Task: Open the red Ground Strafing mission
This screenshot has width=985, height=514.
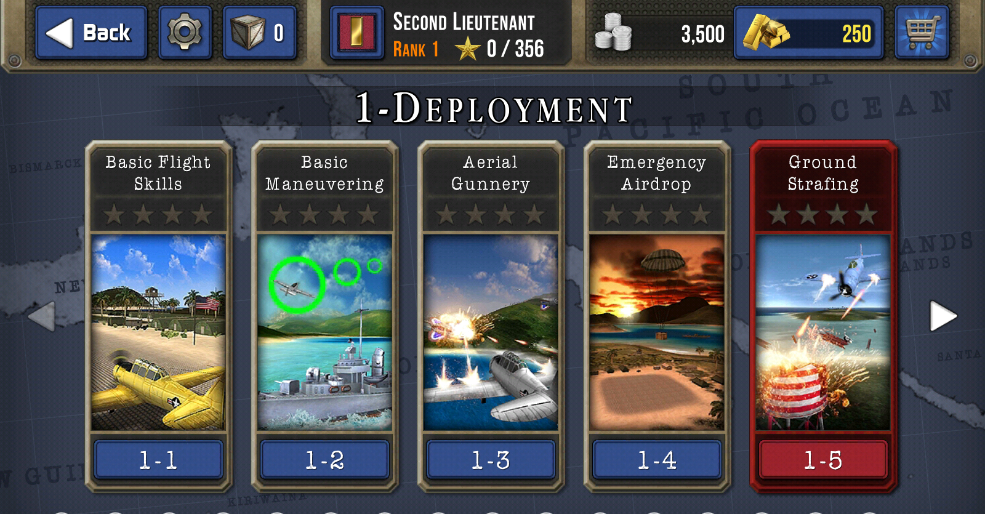Action: (x=822, y=315)
